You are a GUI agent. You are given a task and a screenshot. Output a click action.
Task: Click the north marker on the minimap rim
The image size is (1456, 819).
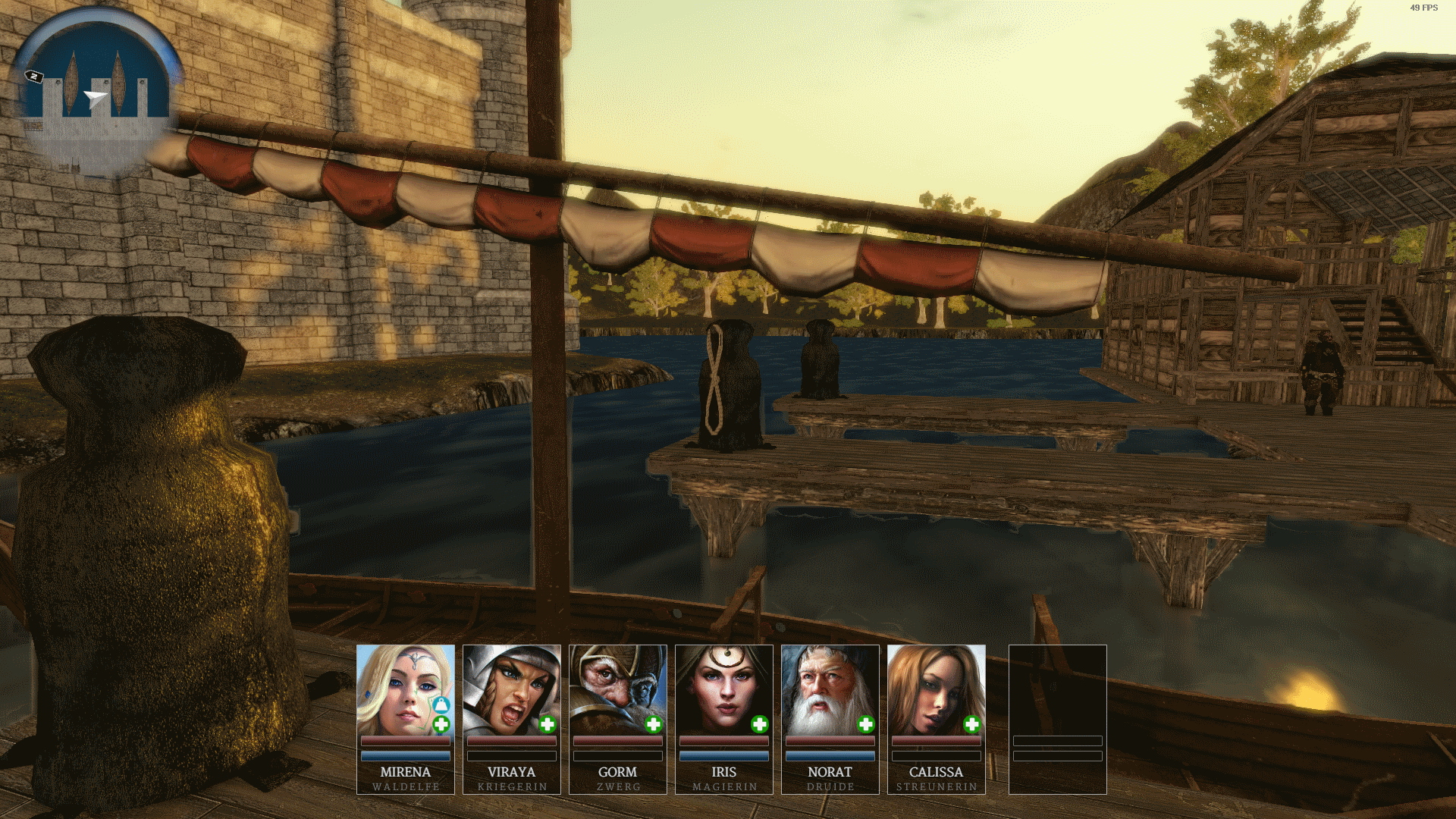34,77
